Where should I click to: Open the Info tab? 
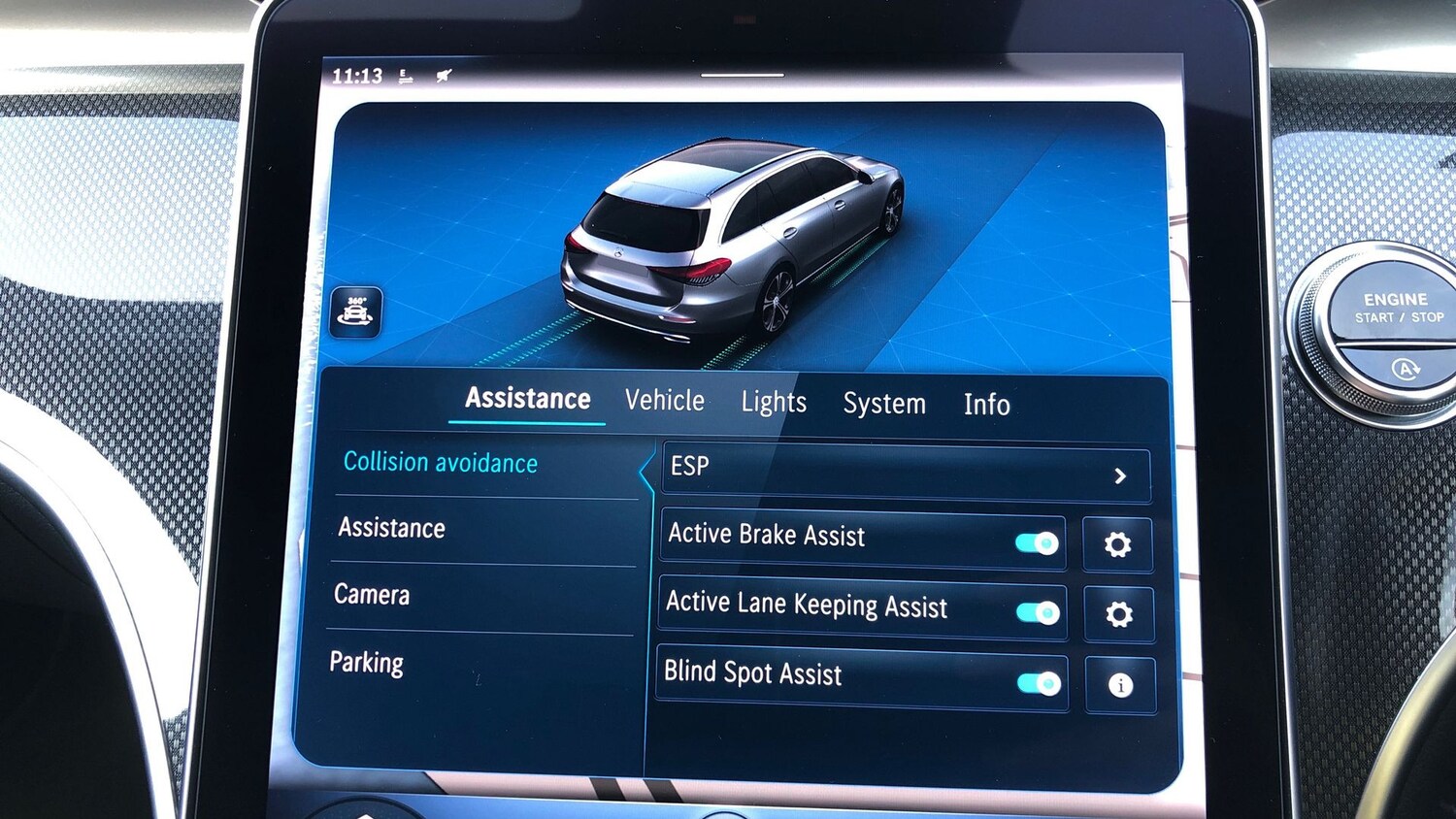pos(986,405)
